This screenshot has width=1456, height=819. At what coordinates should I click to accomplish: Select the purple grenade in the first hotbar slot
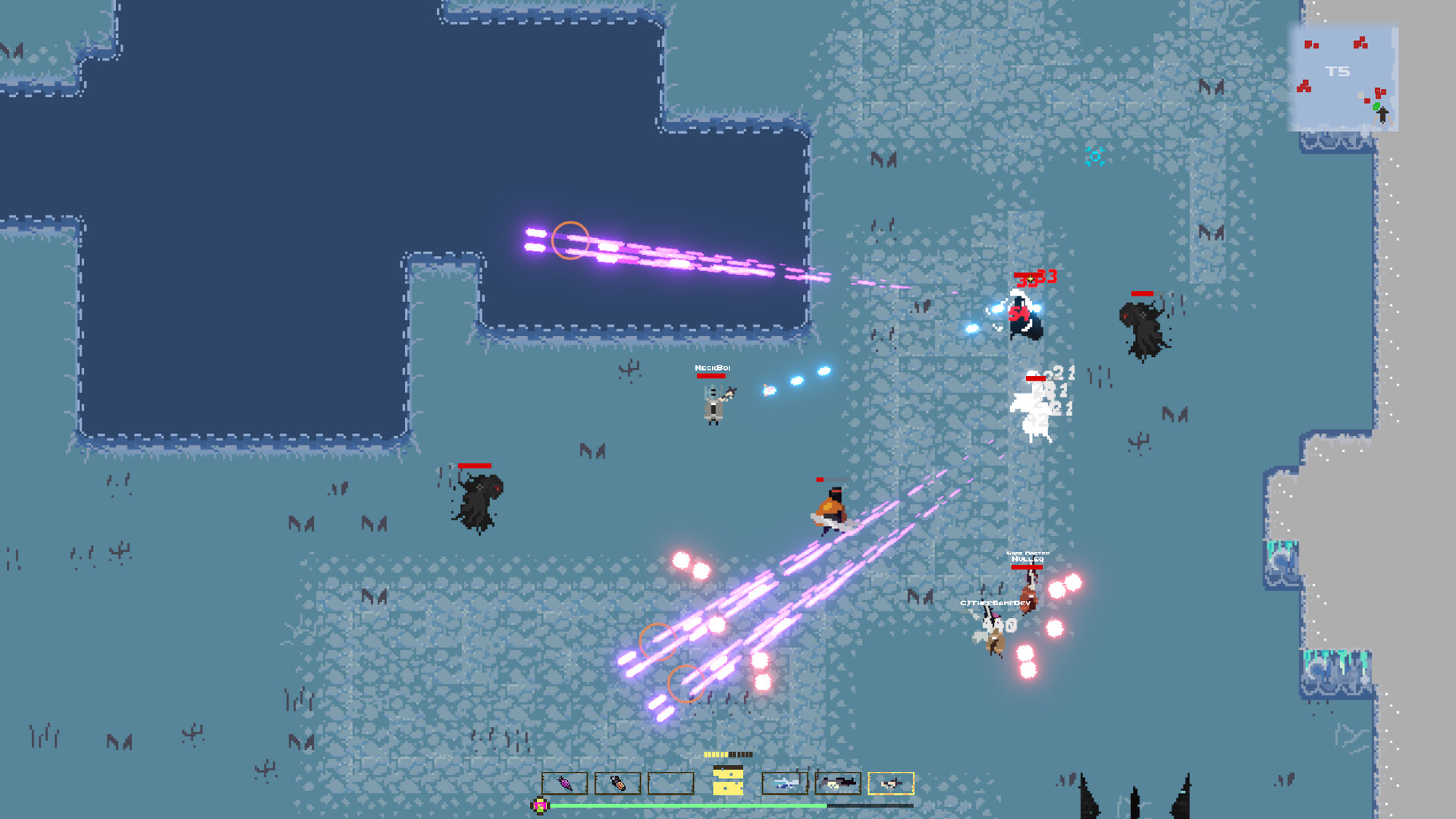tap(565, 783)
